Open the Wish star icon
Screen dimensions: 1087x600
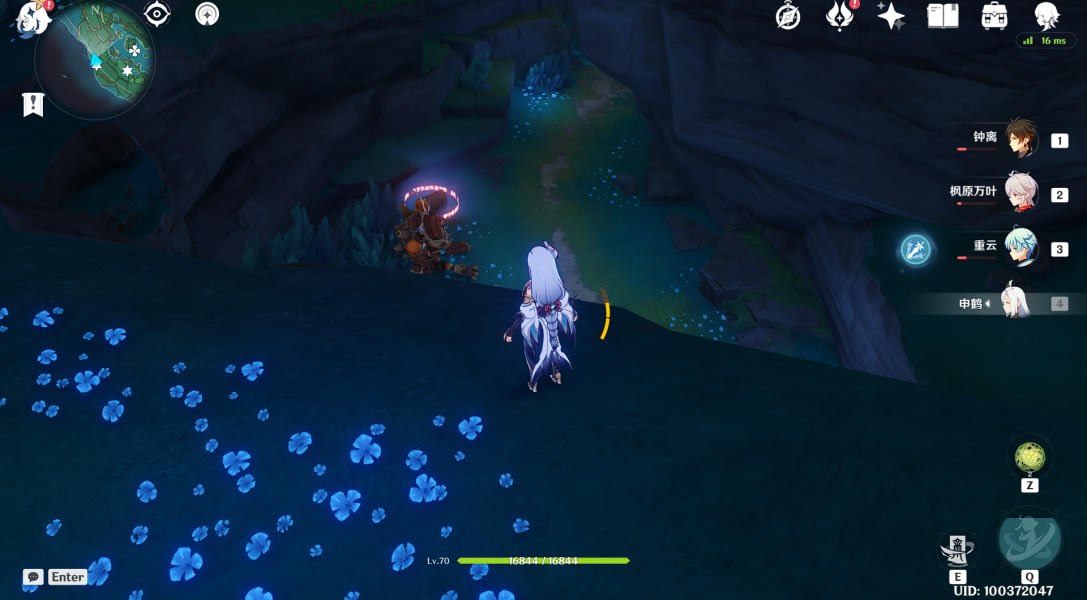890,16
